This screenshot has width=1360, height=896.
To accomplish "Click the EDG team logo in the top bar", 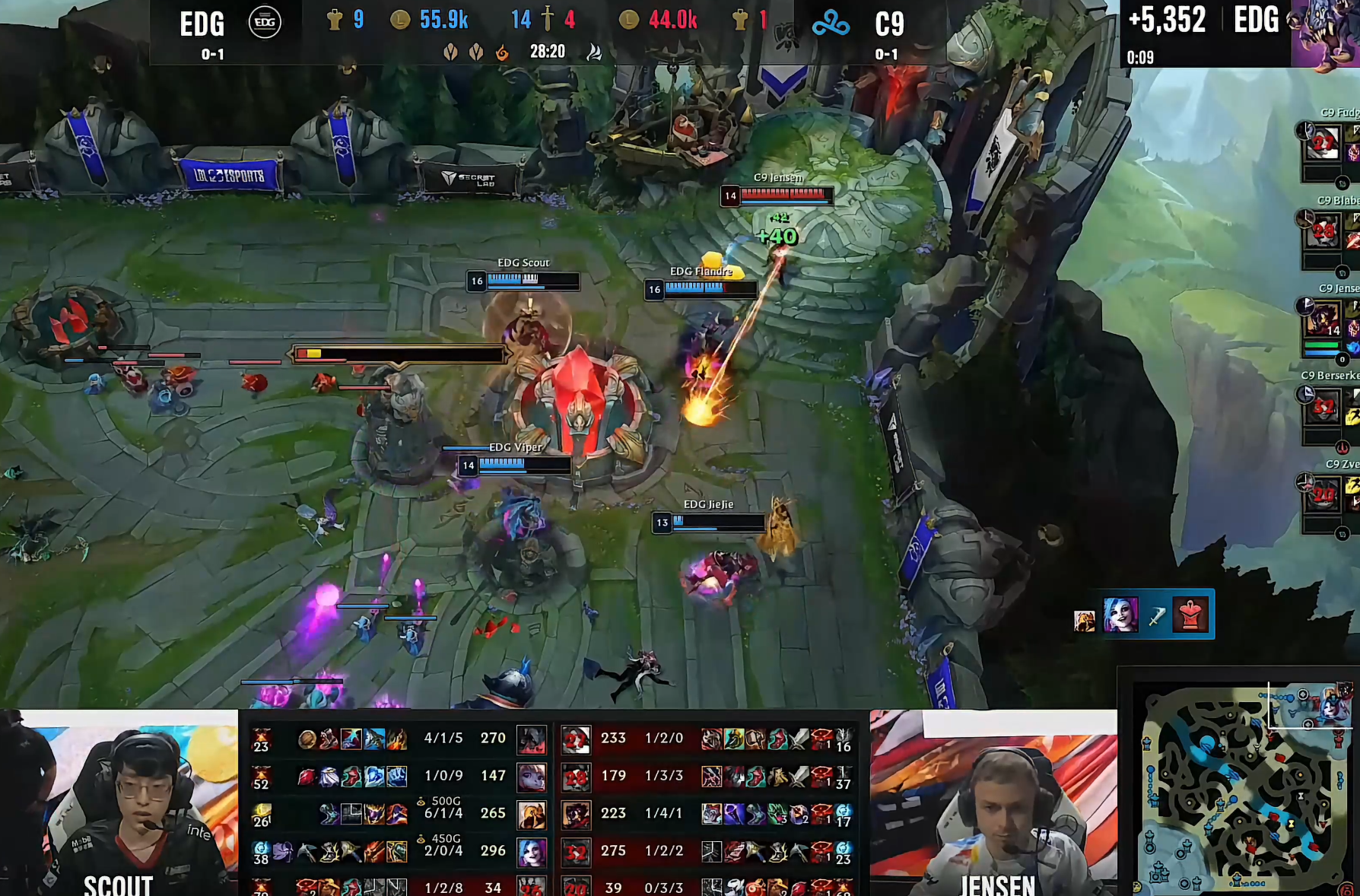I will (264, 23).
